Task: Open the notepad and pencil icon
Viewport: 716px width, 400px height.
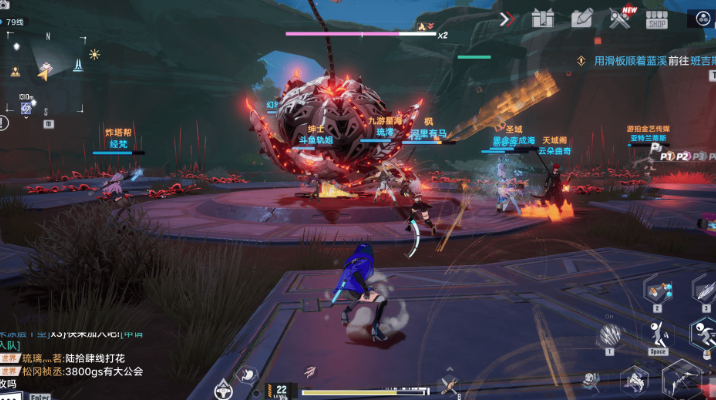Action: coord(581,18)
